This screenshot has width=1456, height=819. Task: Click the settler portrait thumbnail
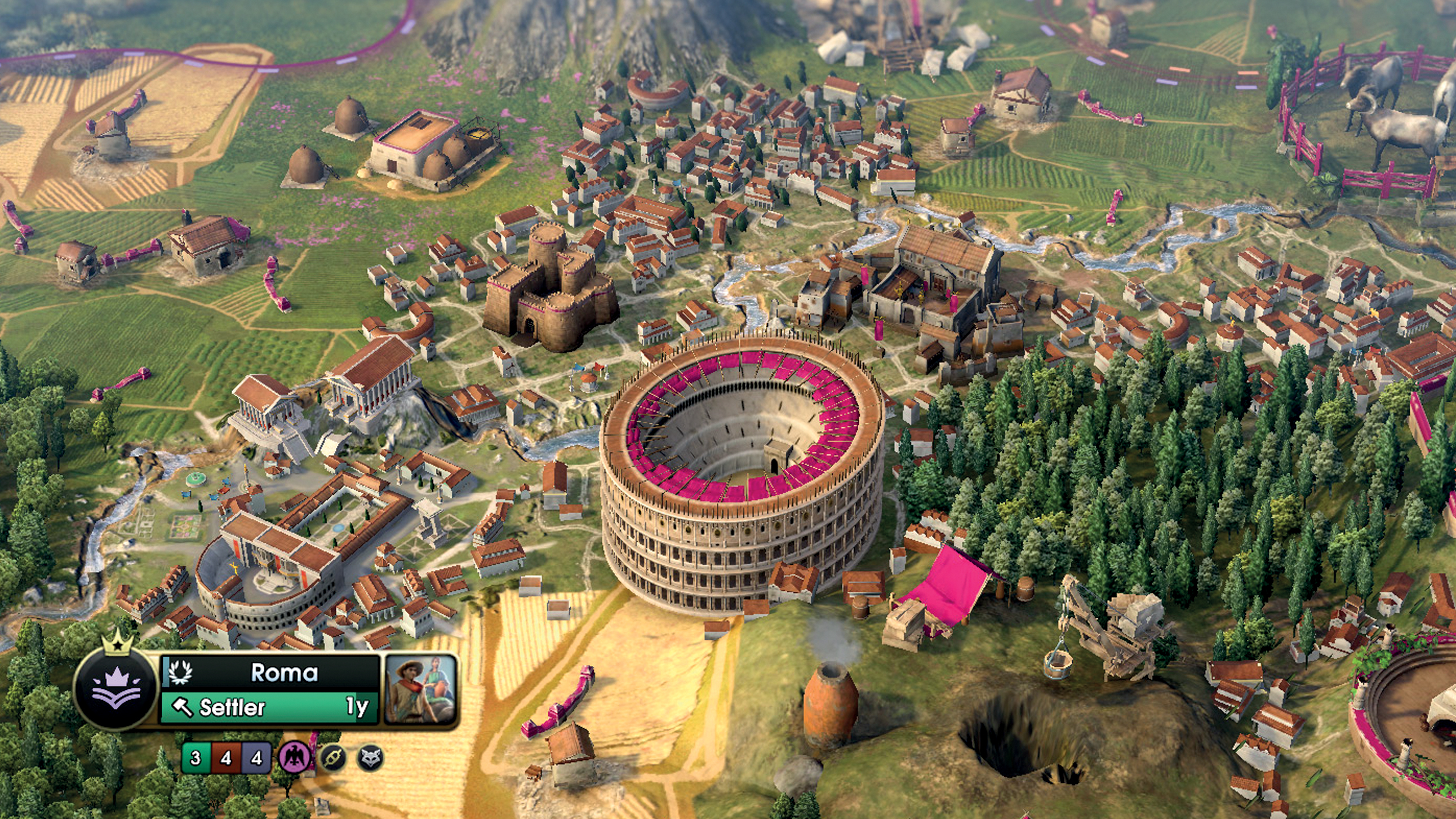point(420,689)
